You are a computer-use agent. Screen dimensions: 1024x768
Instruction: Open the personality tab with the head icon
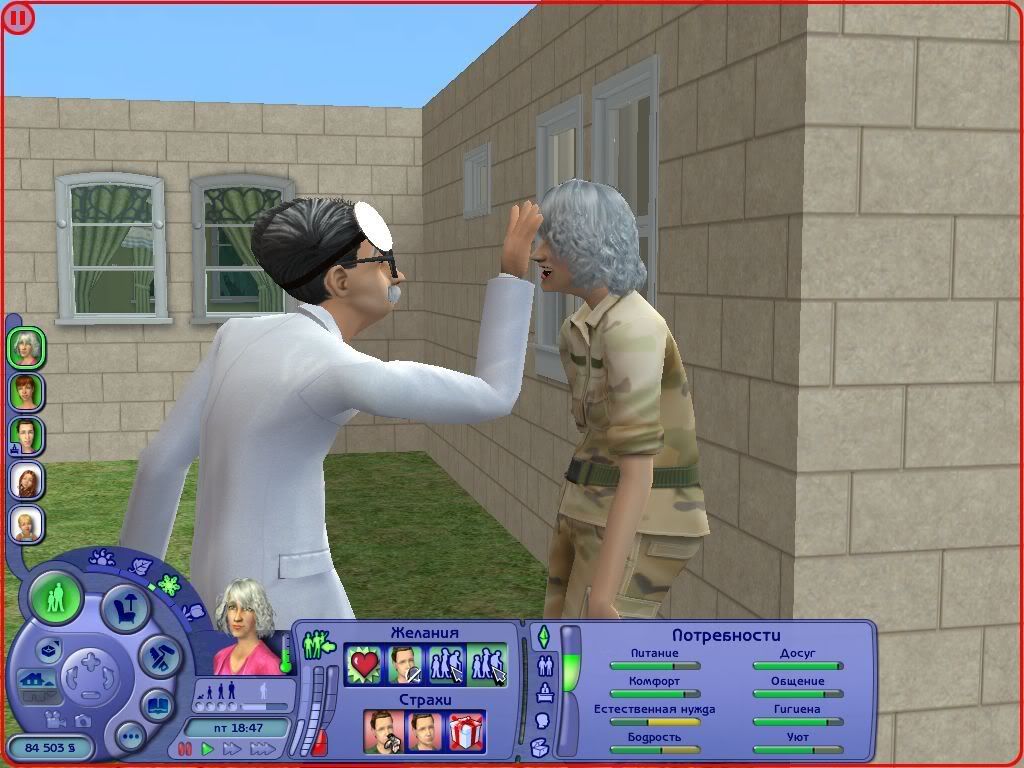(543, 719)
